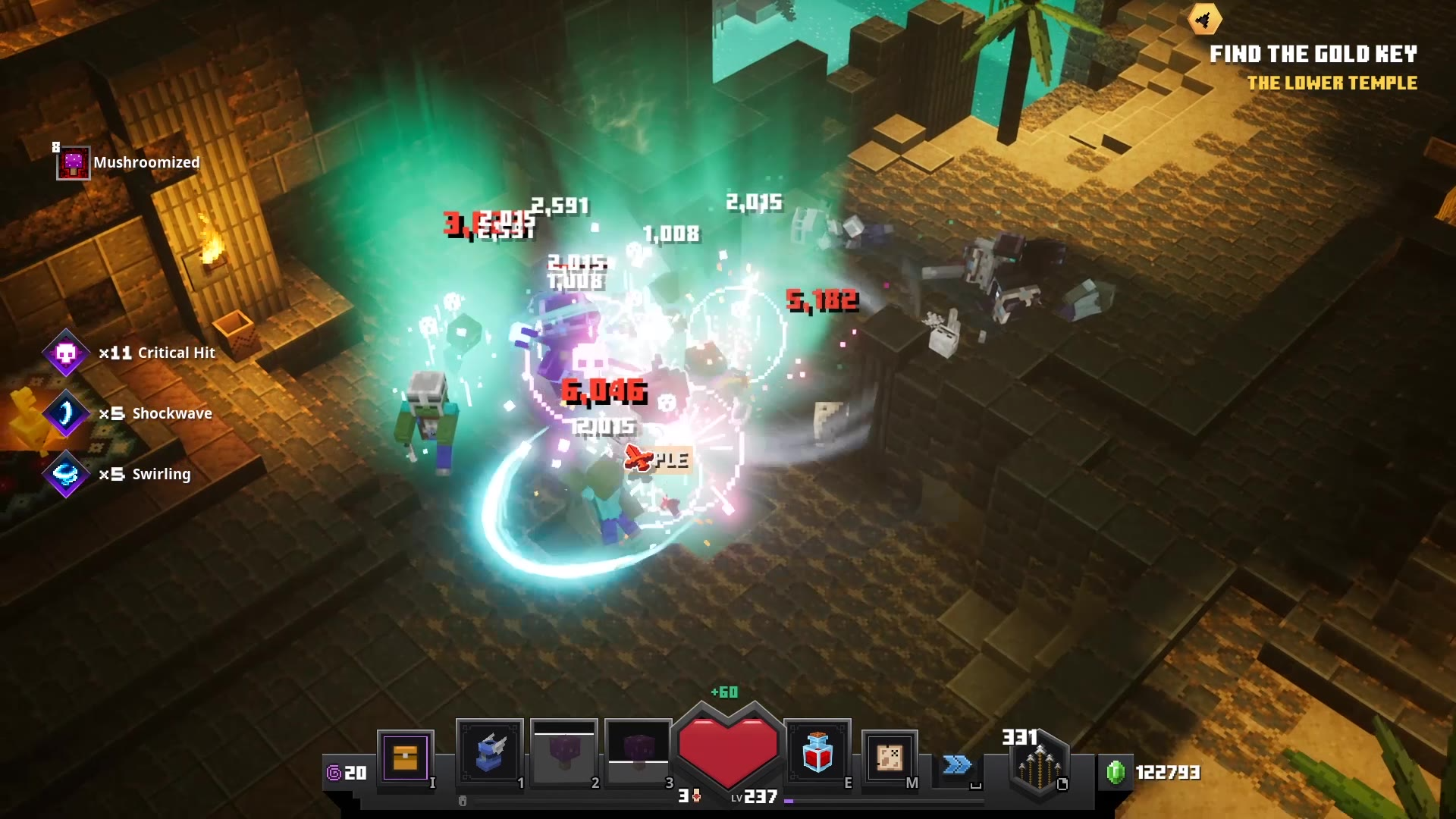Viewport: 1456px width, 819px height.
Task: Open the map scroll icon
Action: (890, 757)
